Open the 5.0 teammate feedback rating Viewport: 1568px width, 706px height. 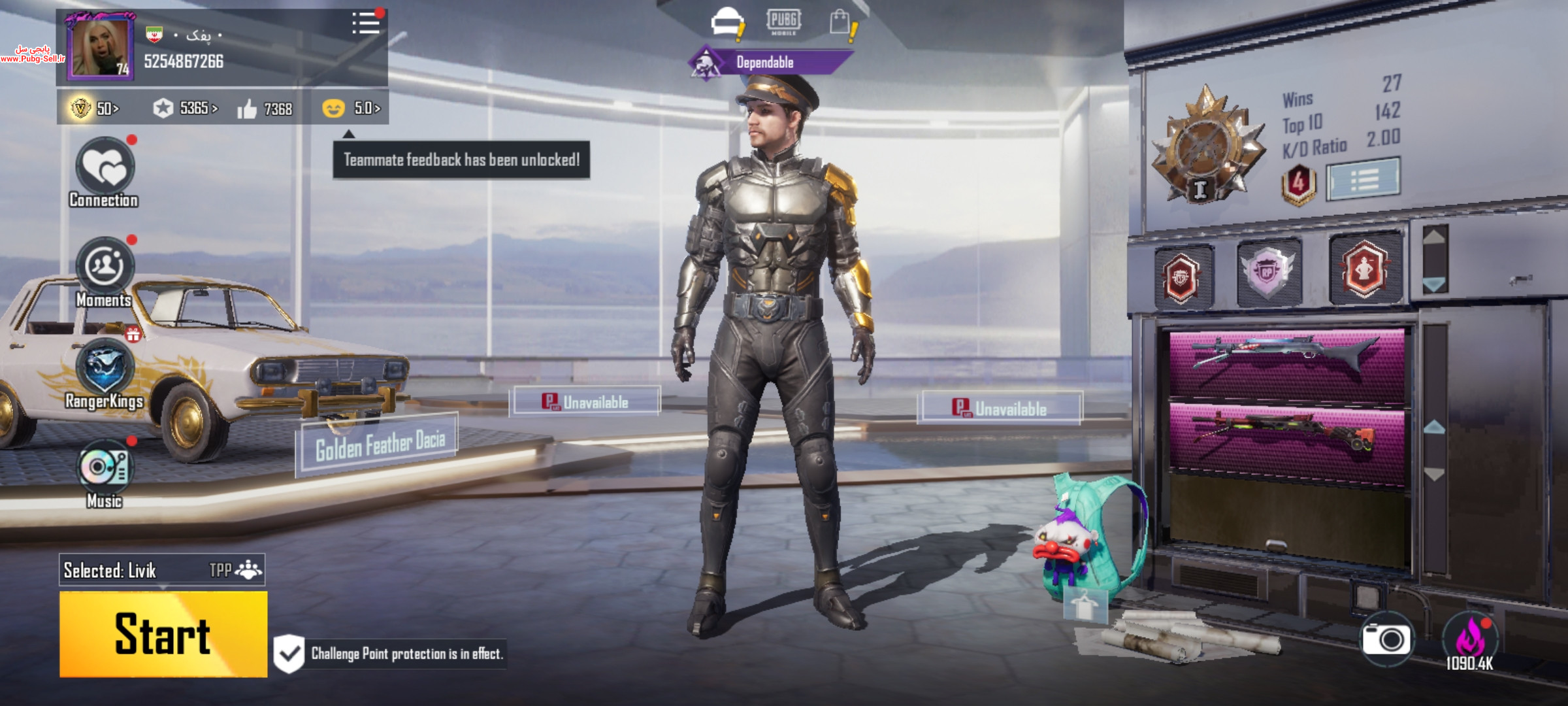[351, 109]
